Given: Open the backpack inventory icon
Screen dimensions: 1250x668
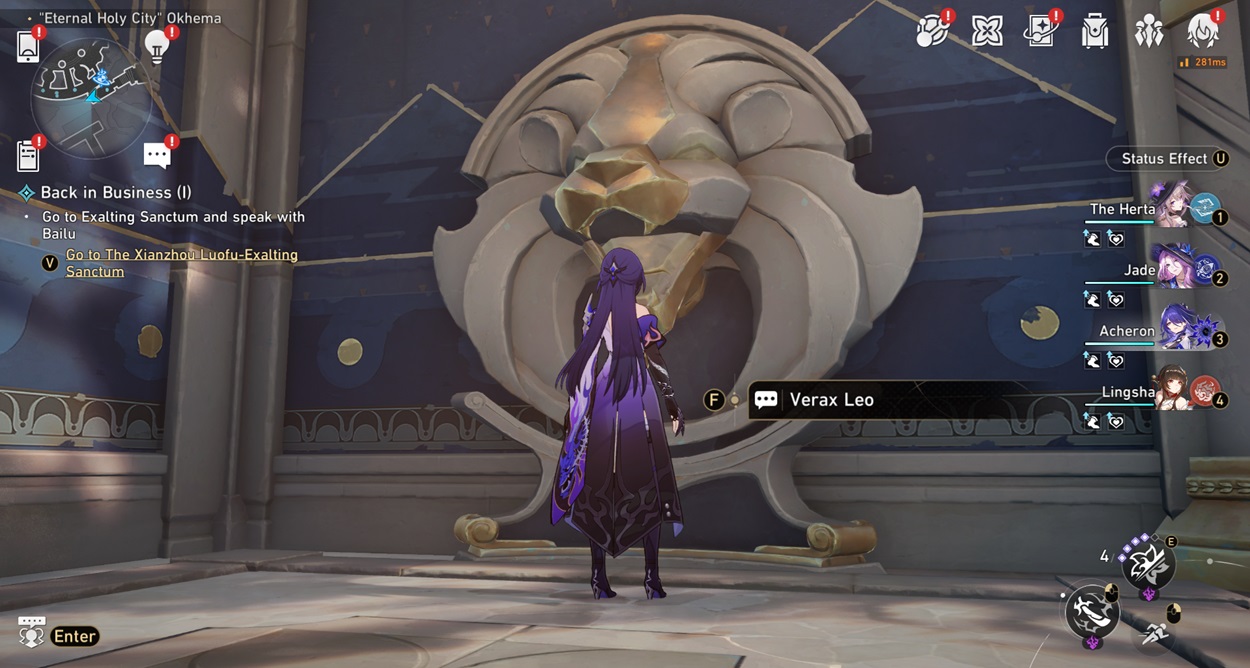Looking at the screenshot, I should click(1095, 32).
